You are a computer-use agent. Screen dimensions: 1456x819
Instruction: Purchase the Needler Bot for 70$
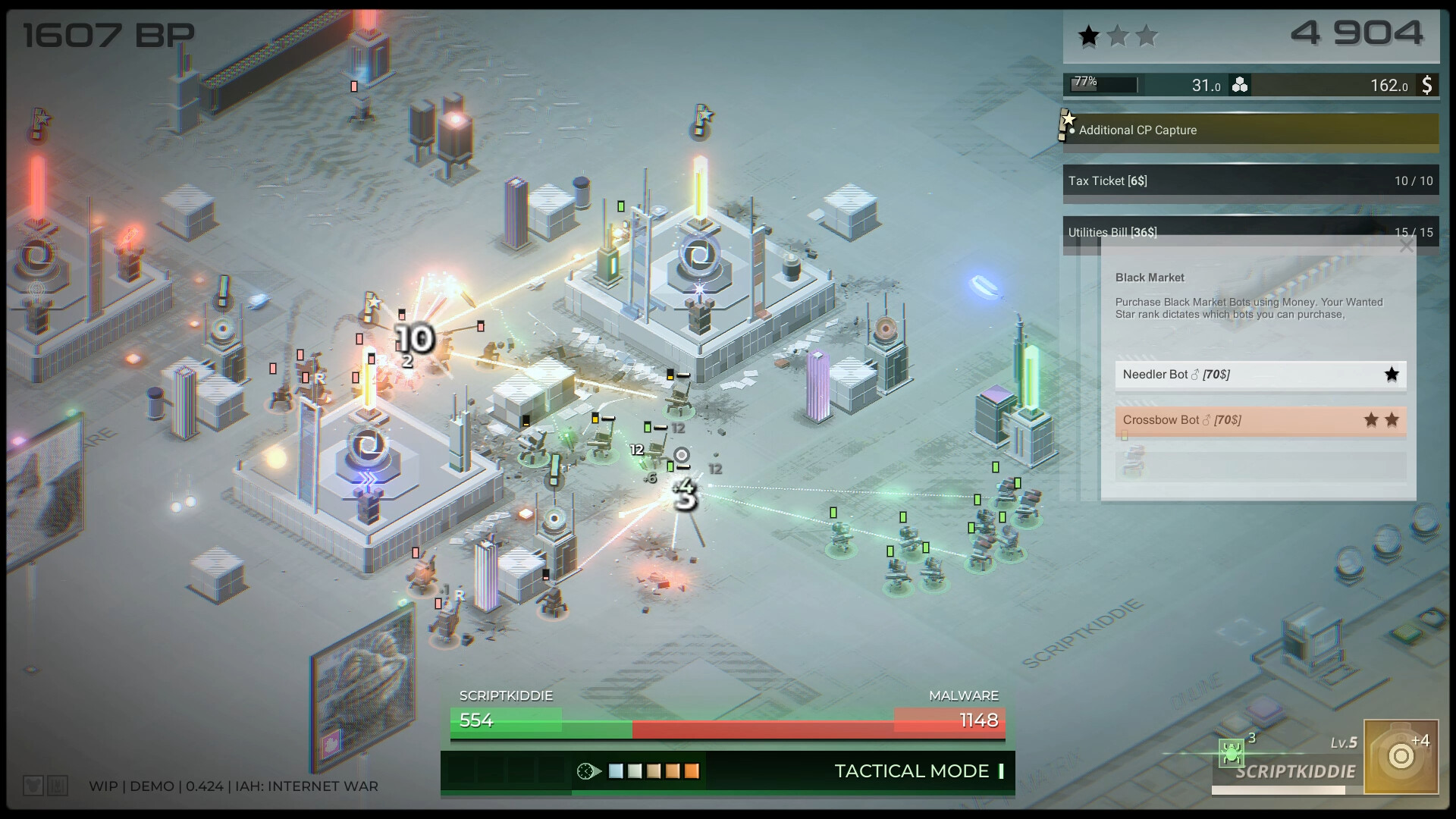coord(1260,374)
